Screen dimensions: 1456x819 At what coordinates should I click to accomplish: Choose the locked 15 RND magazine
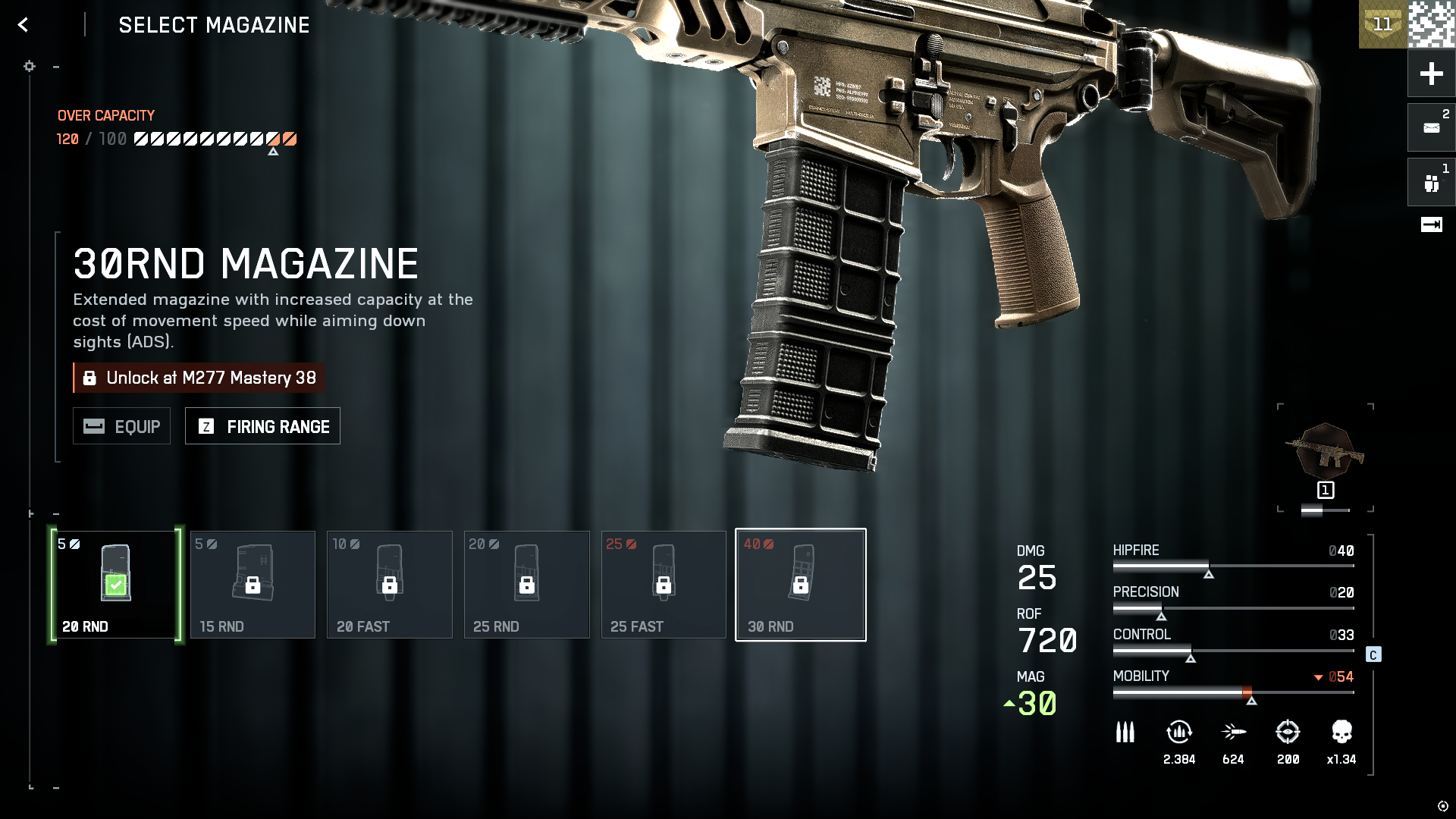pyautogui.click(x=253, y=585)
